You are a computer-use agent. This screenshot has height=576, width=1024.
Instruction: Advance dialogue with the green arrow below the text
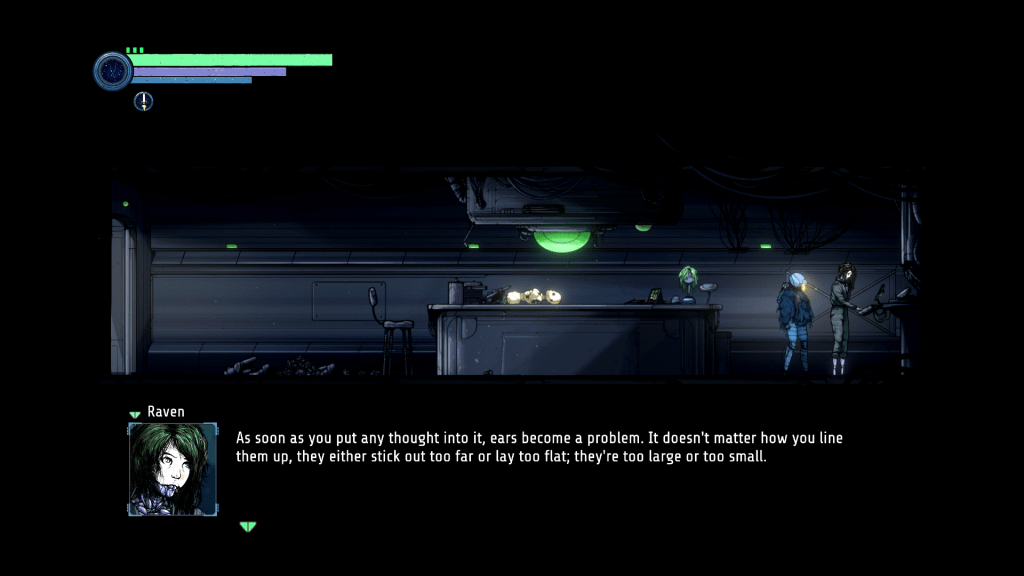click(248, 527)
